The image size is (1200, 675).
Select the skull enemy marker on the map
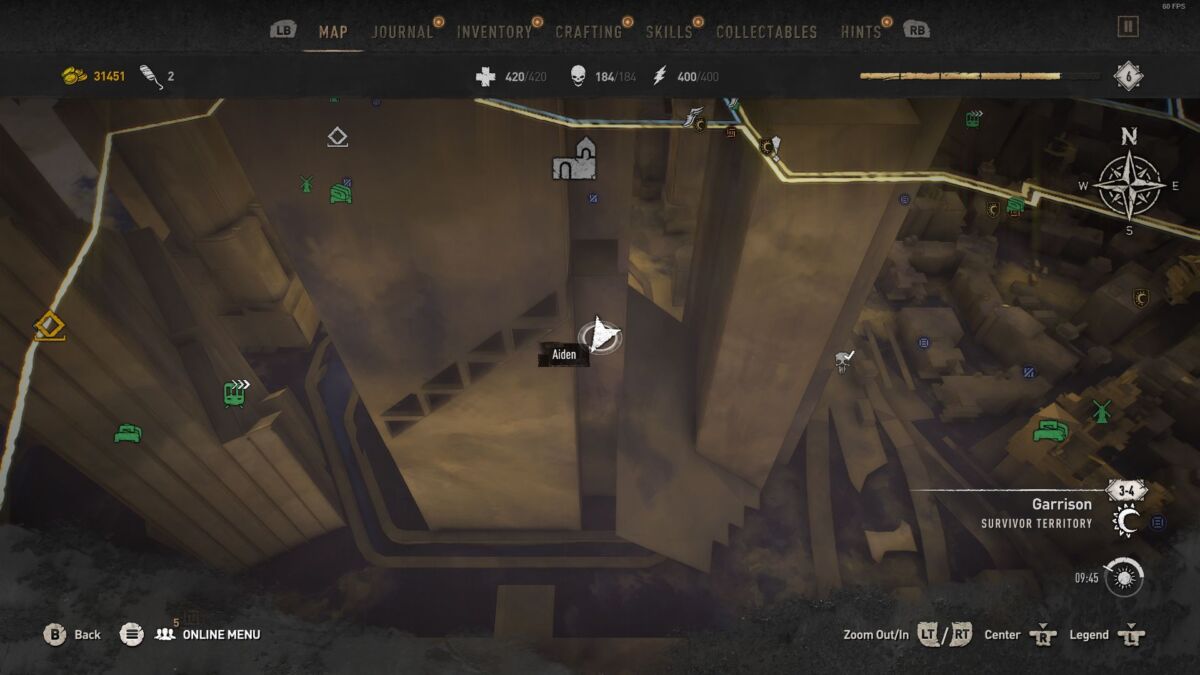pyautogui.click(x=844, y=360)
